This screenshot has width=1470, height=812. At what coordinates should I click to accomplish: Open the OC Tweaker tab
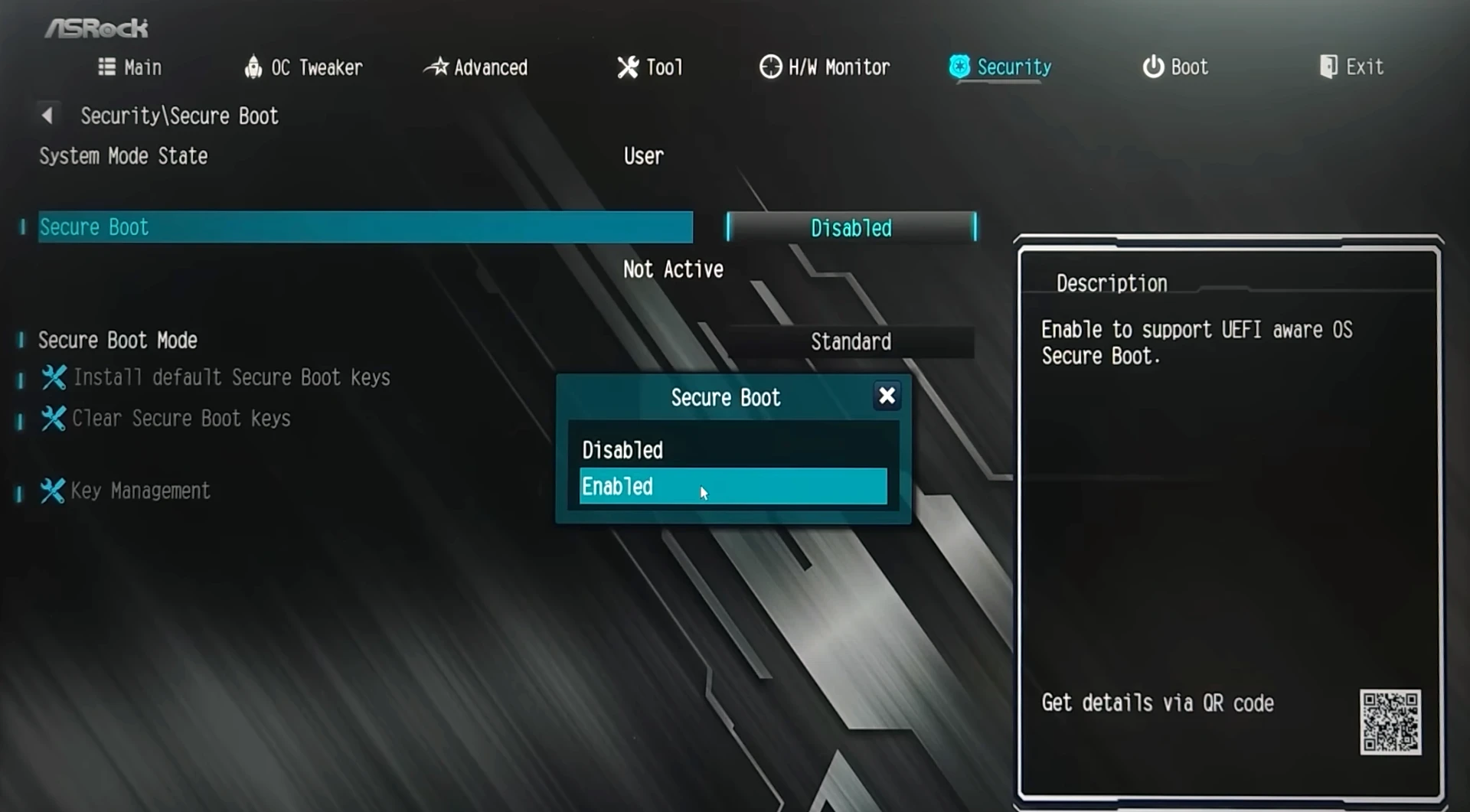tap(304, 67)
